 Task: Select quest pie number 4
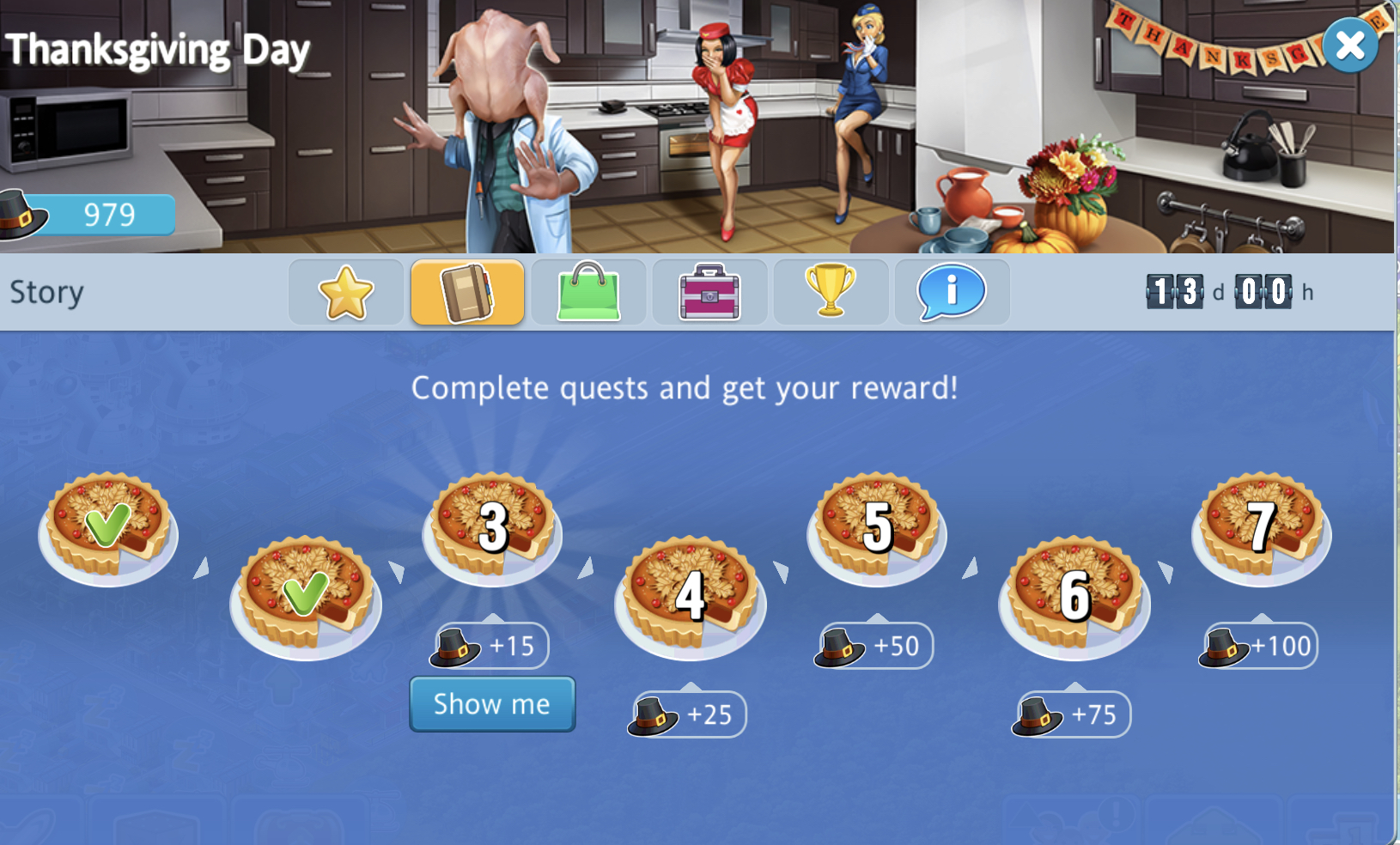[x=690, y=596]
